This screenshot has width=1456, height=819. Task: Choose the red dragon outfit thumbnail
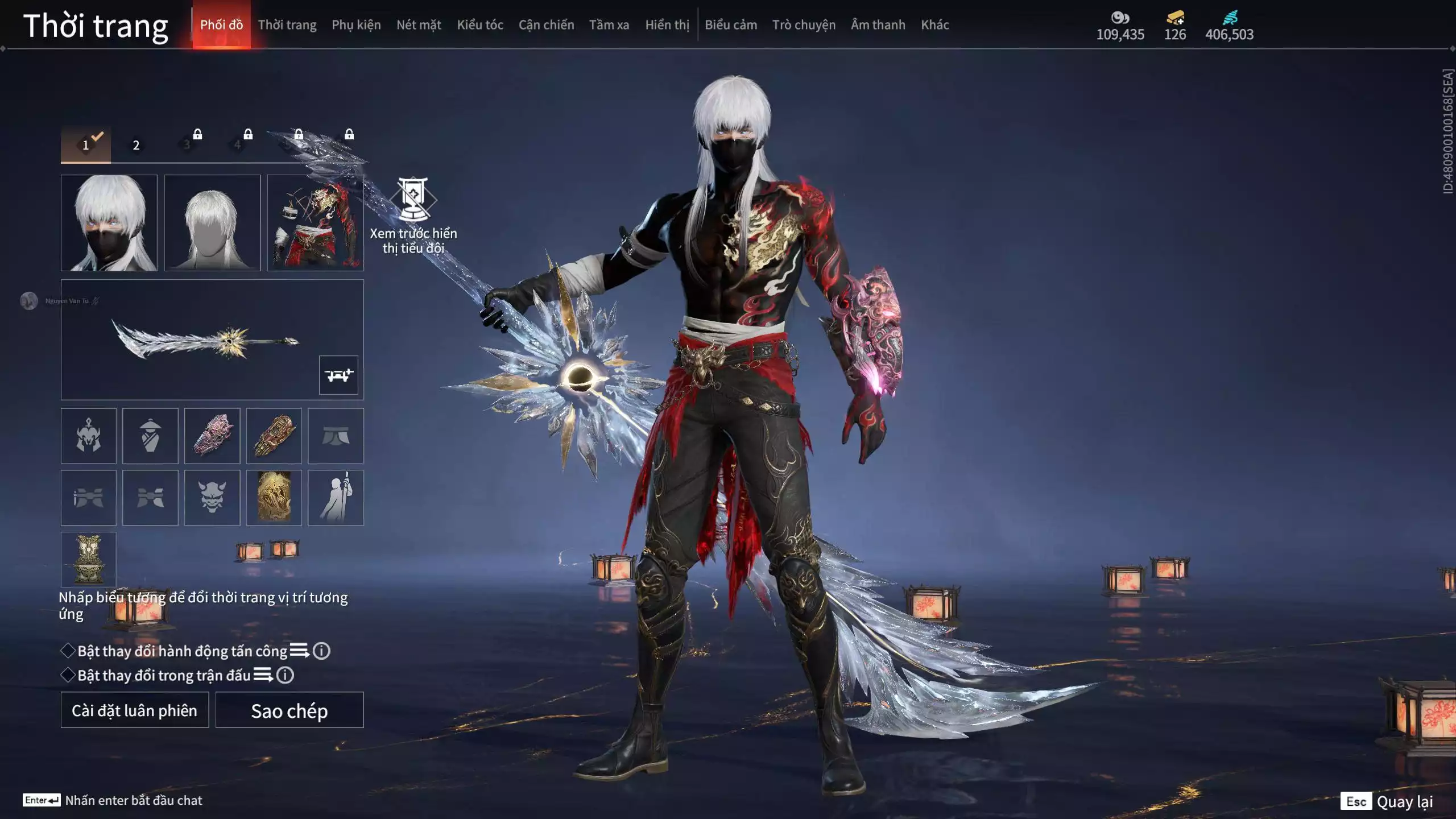click(x=315, y=222)
